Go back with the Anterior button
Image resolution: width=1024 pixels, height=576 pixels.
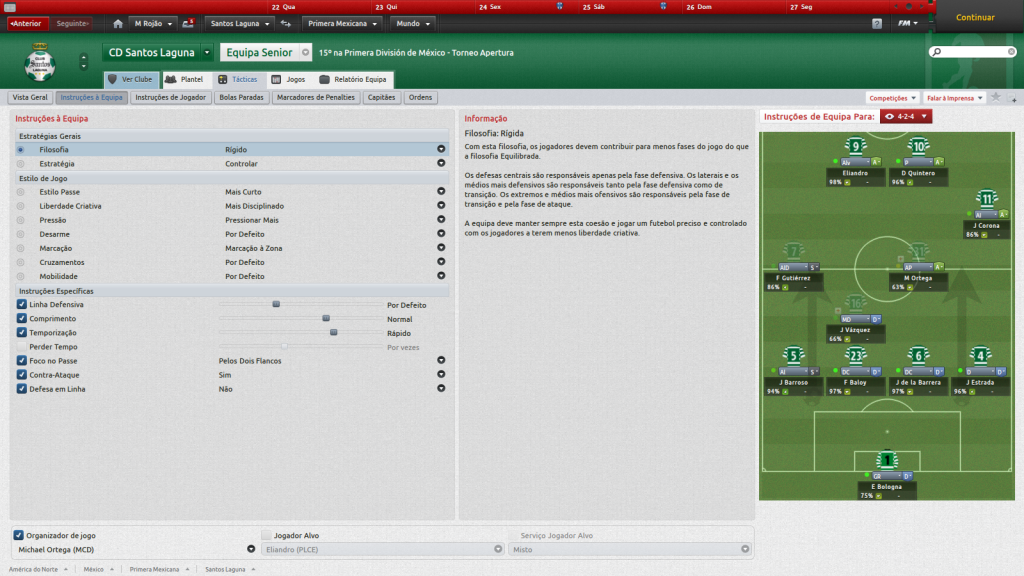25,23
